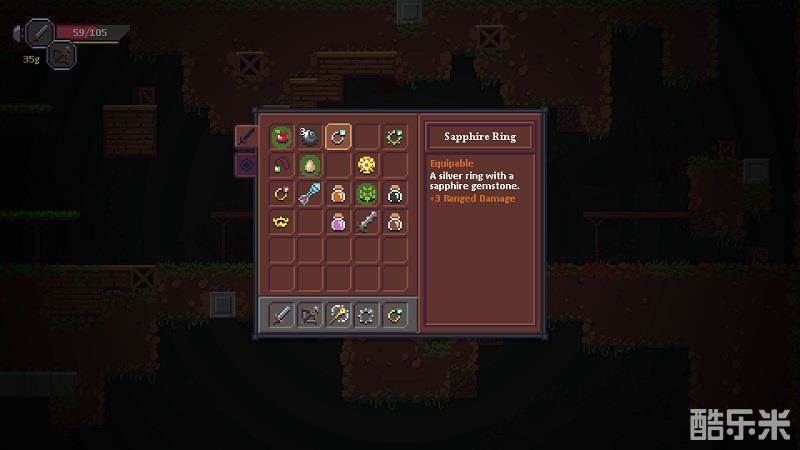Select the equipped golden staff slot
This screenshot has height=450, width=800.
[339, 316]
